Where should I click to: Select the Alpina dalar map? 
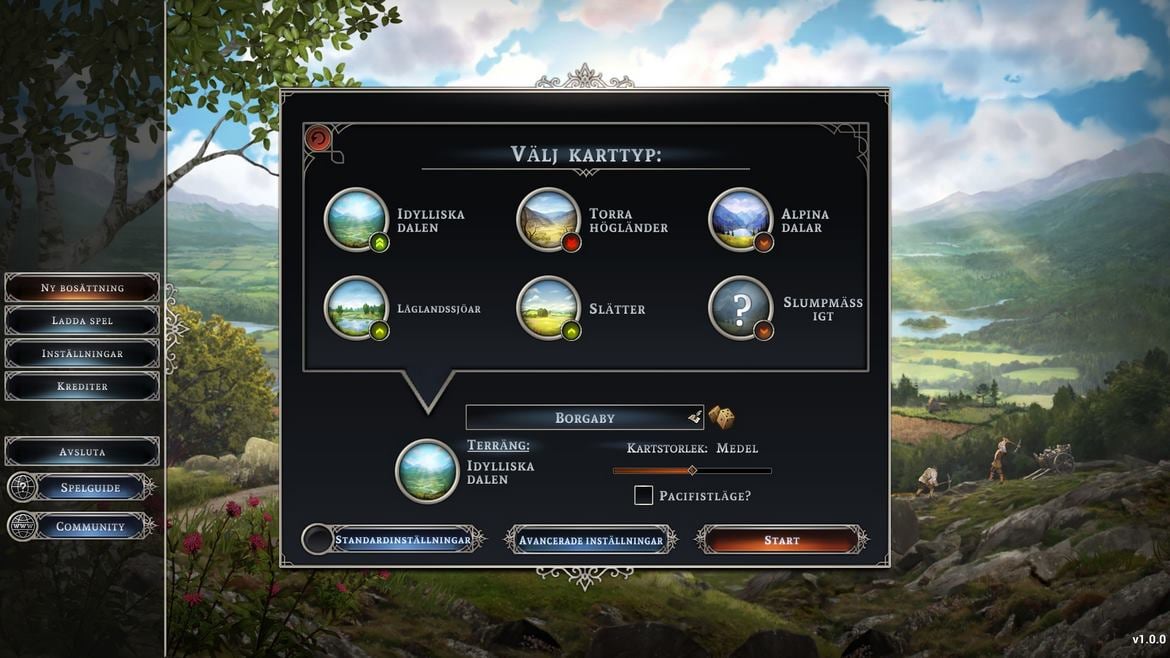click(740, 220)
